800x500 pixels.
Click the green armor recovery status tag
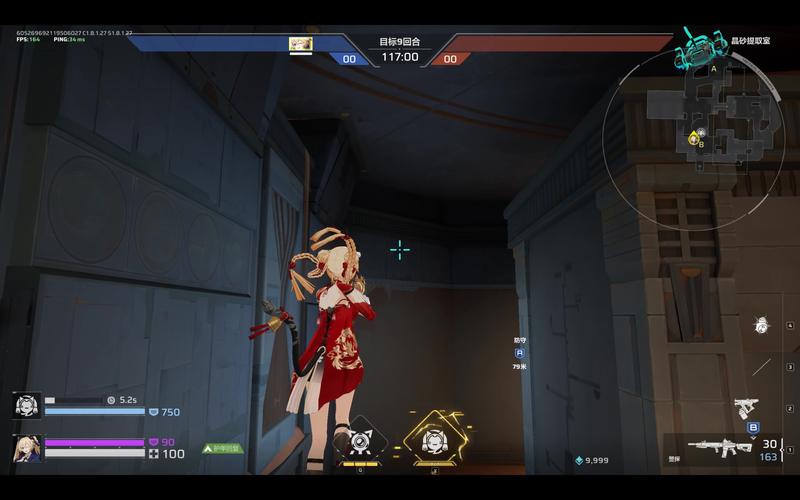click(x=222, y=449)
